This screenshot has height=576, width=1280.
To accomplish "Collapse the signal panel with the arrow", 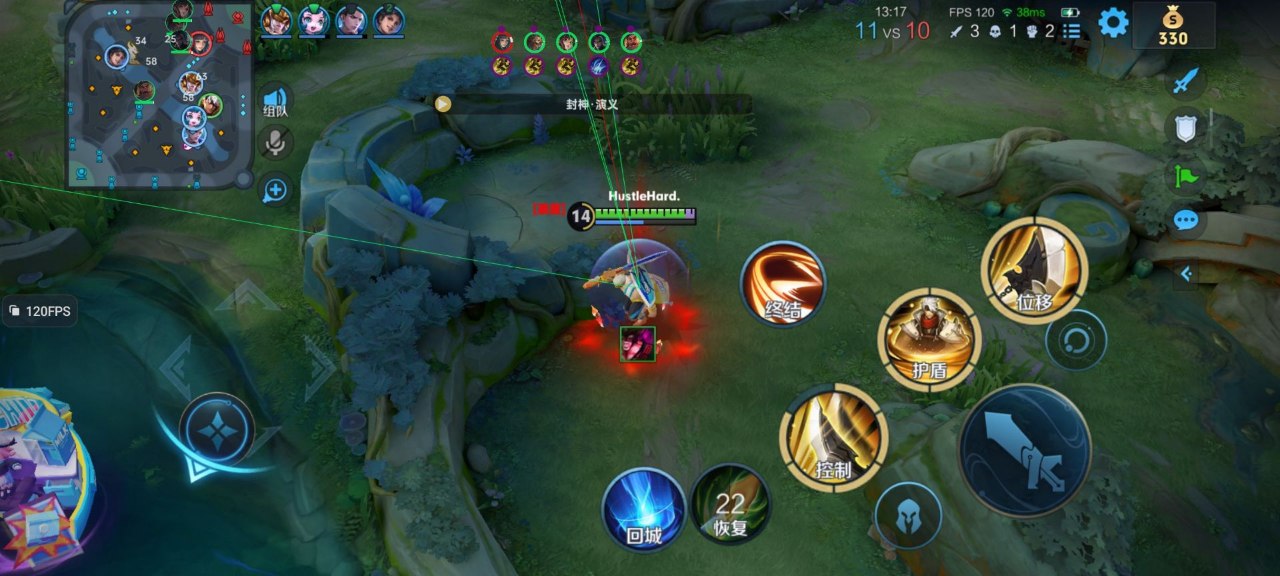I will (x=1187, y=272).
